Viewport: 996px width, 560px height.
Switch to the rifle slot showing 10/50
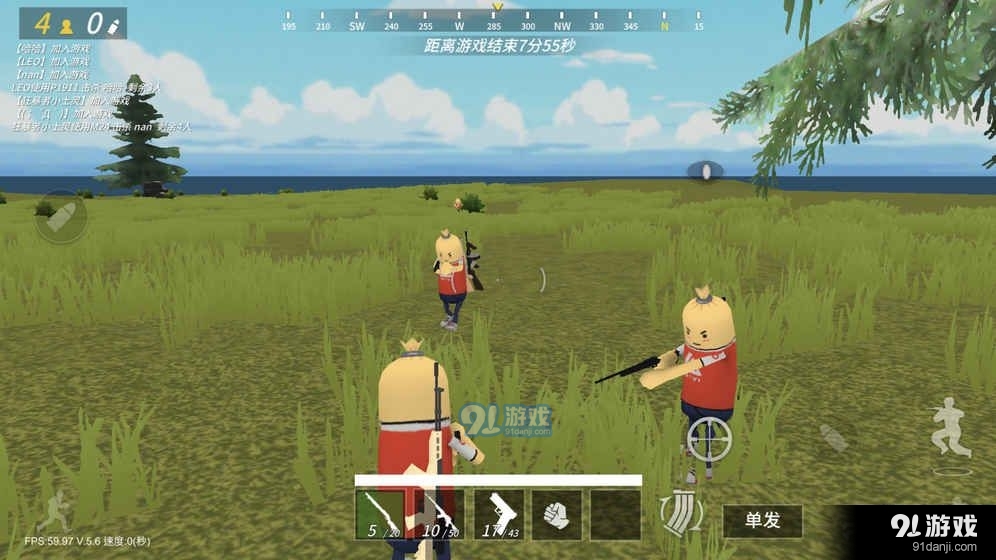[439, 514]
